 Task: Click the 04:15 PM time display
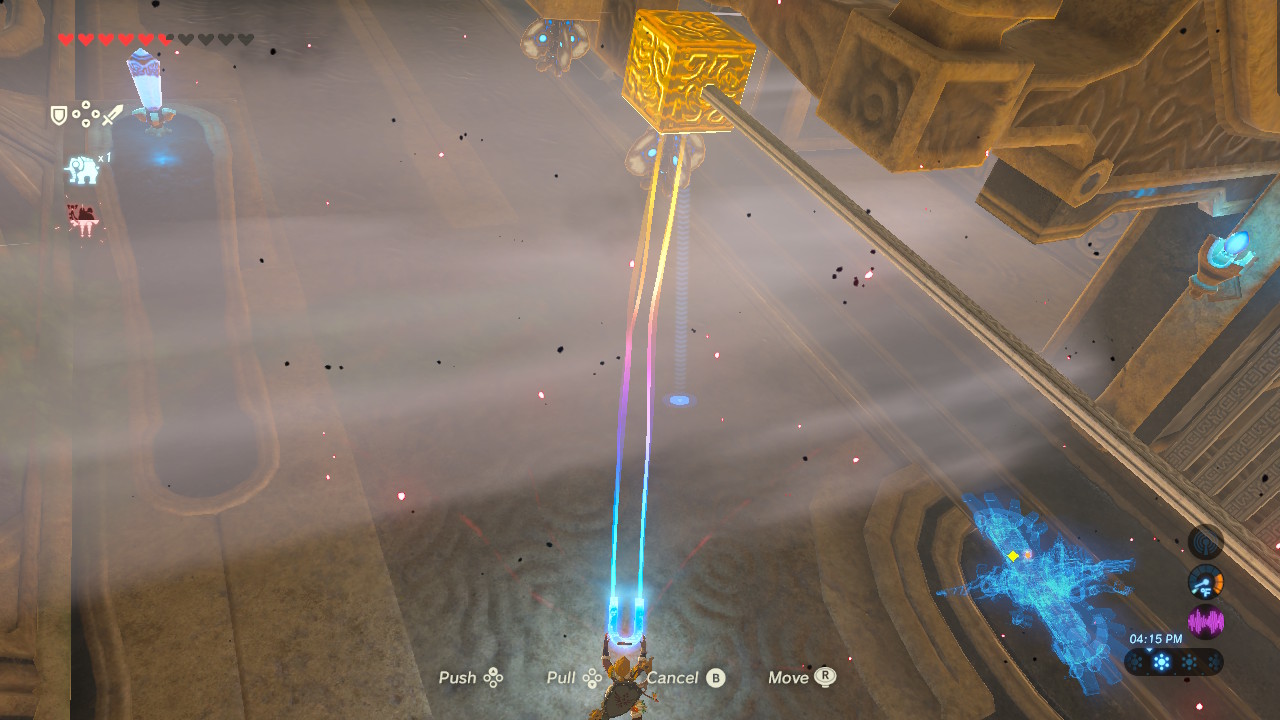pos(1158,638)
